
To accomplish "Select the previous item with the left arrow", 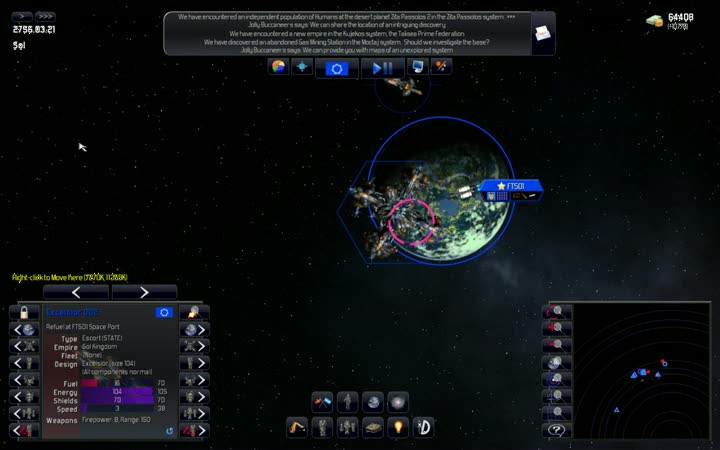I will pos(76,292).
